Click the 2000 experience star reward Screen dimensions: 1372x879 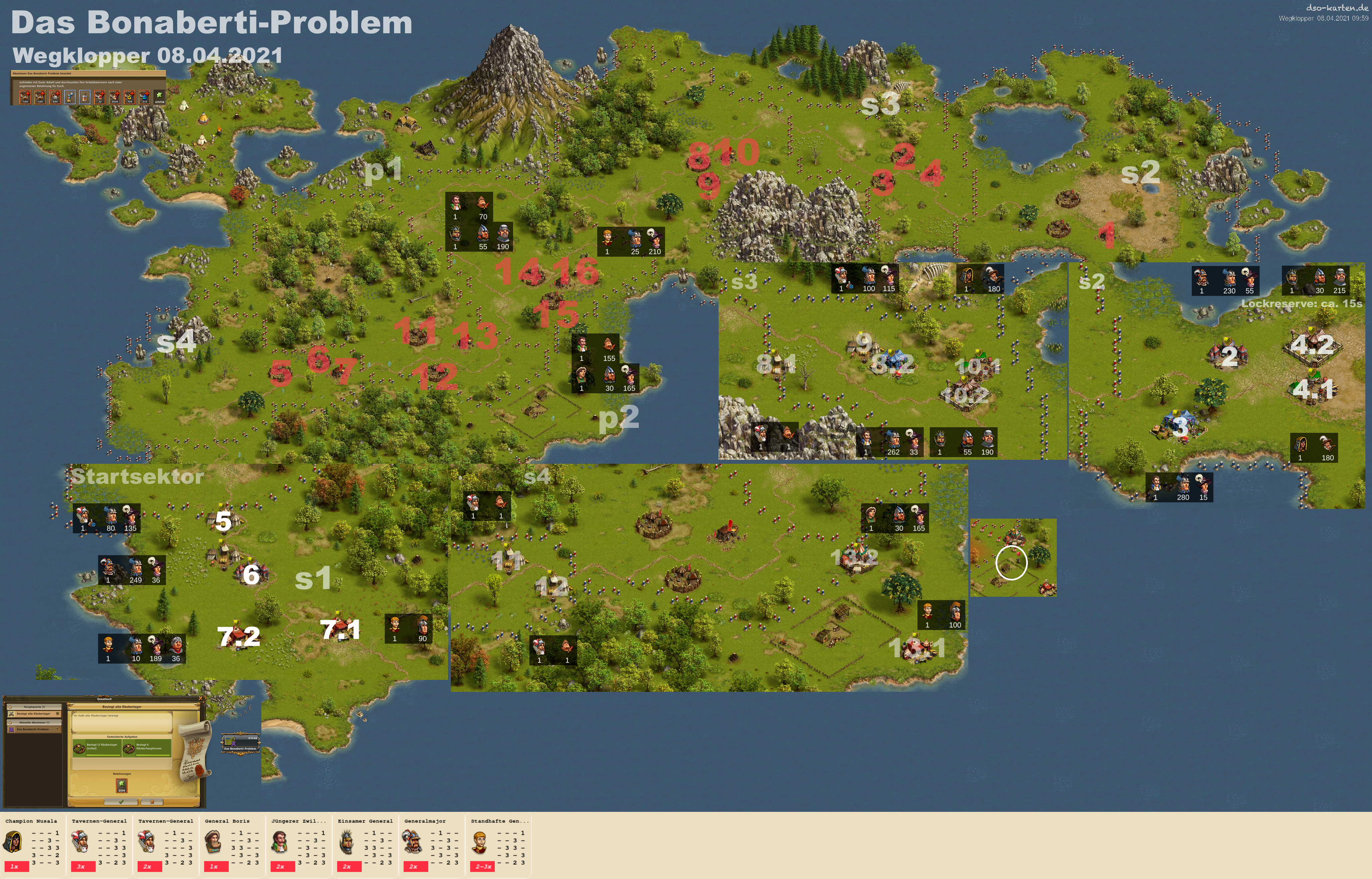click(x=122, y=785)
